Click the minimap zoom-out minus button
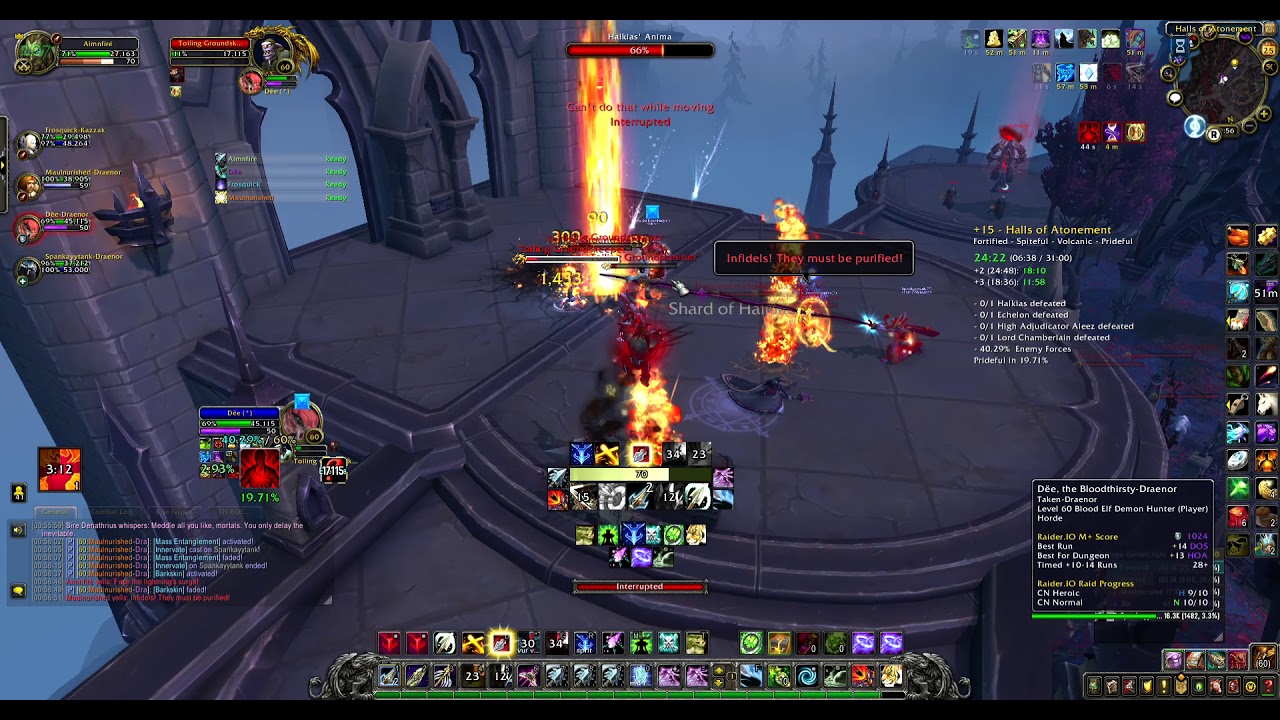 tap(1248, 124)
